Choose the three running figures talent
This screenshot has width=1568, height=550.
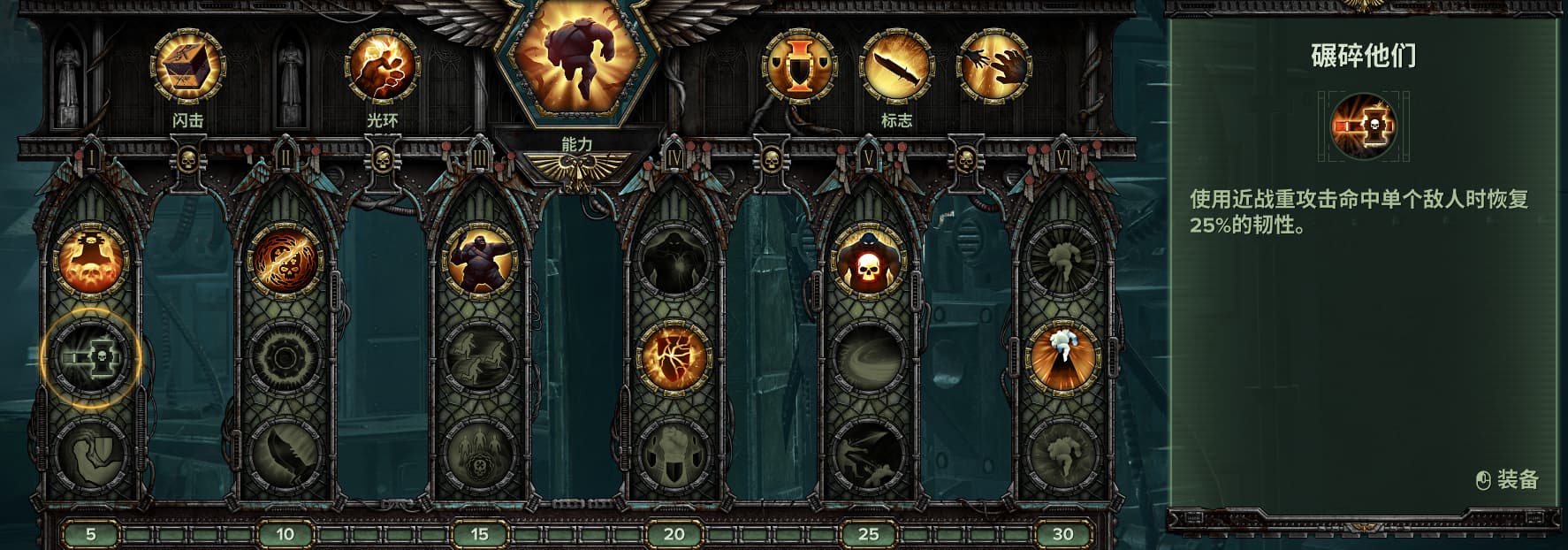tap(479, 358)
